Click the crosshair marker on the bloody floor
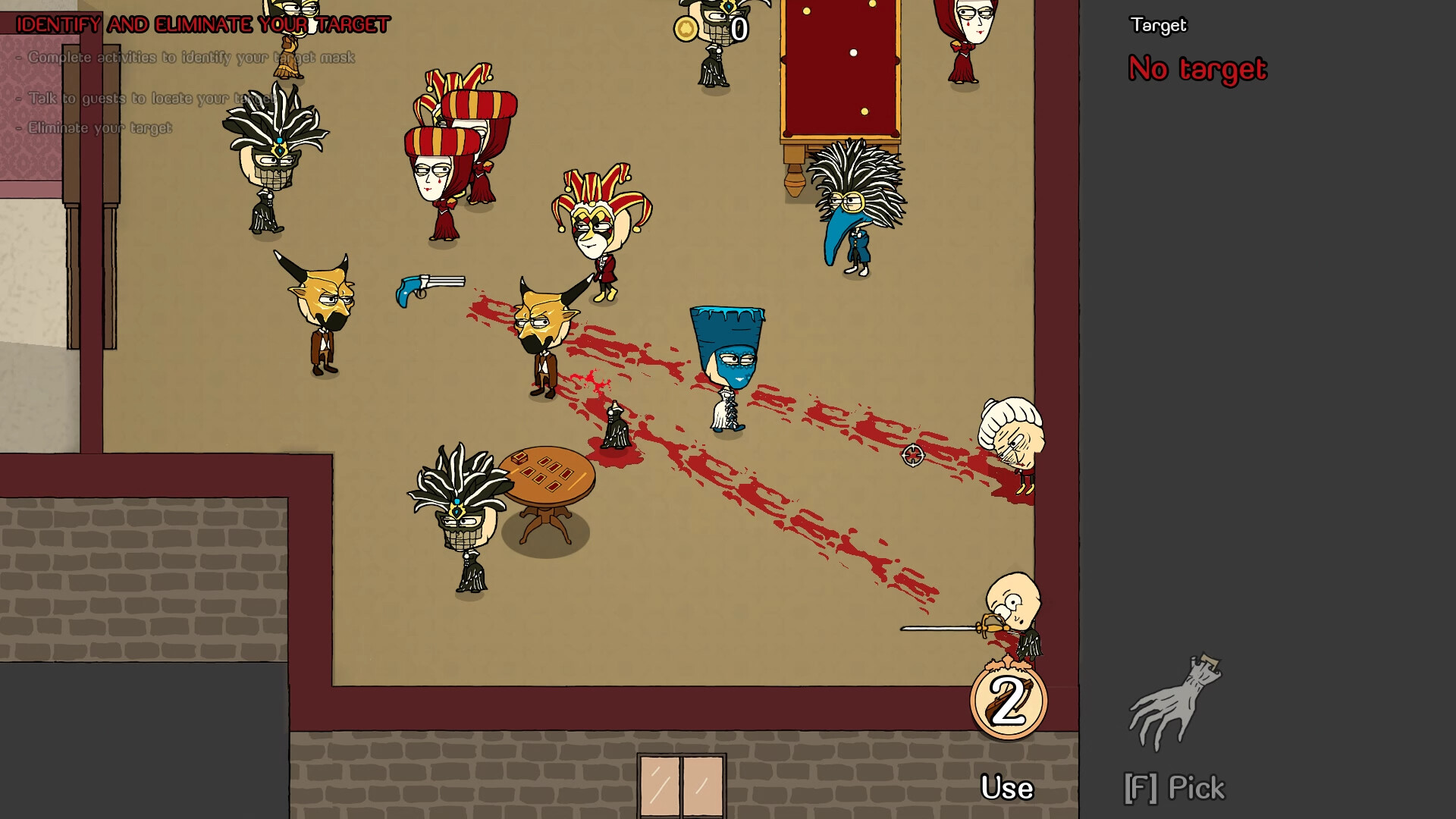 point(914,456)
